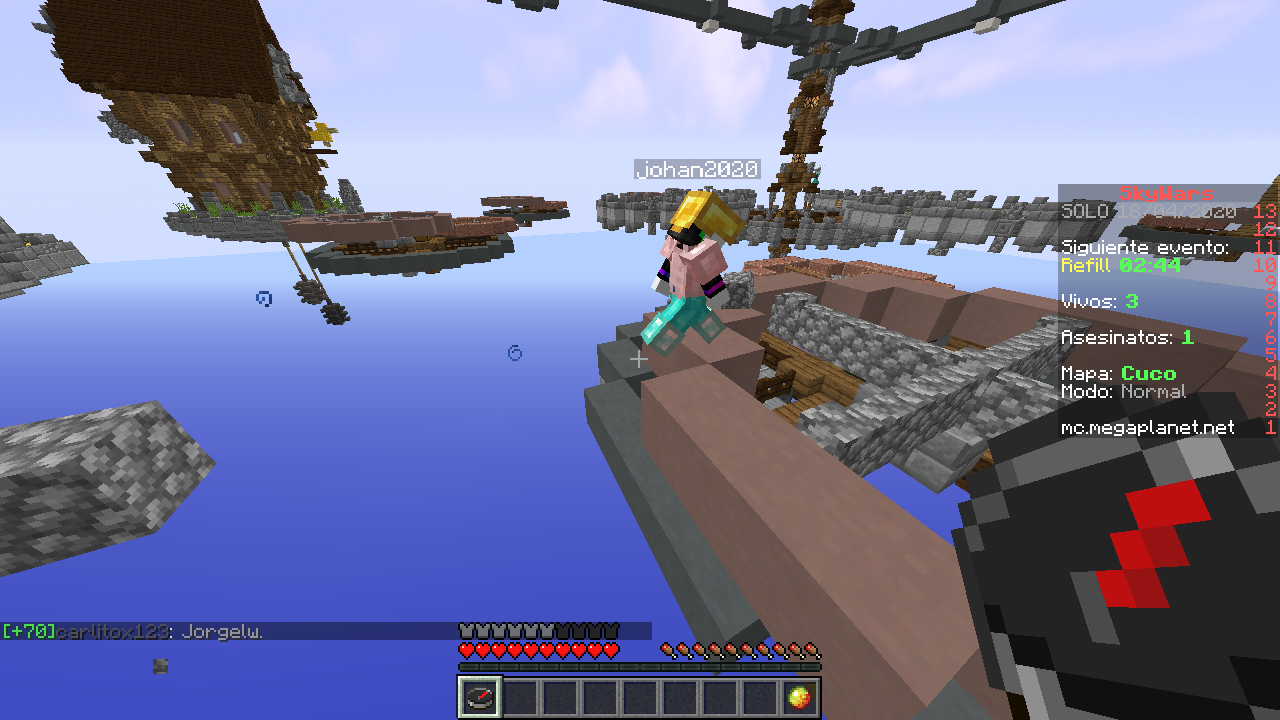This screenshot has height=720, width=1280.
Task: Select the magma cream hotbar slot
Action: coord(799,697)
